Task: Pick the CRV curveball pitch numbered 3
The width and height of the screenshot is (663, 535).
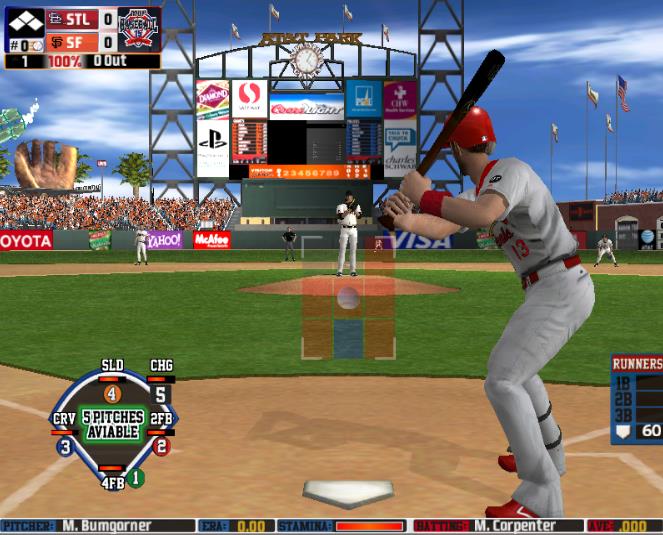Action: click(x=65, y=447)
